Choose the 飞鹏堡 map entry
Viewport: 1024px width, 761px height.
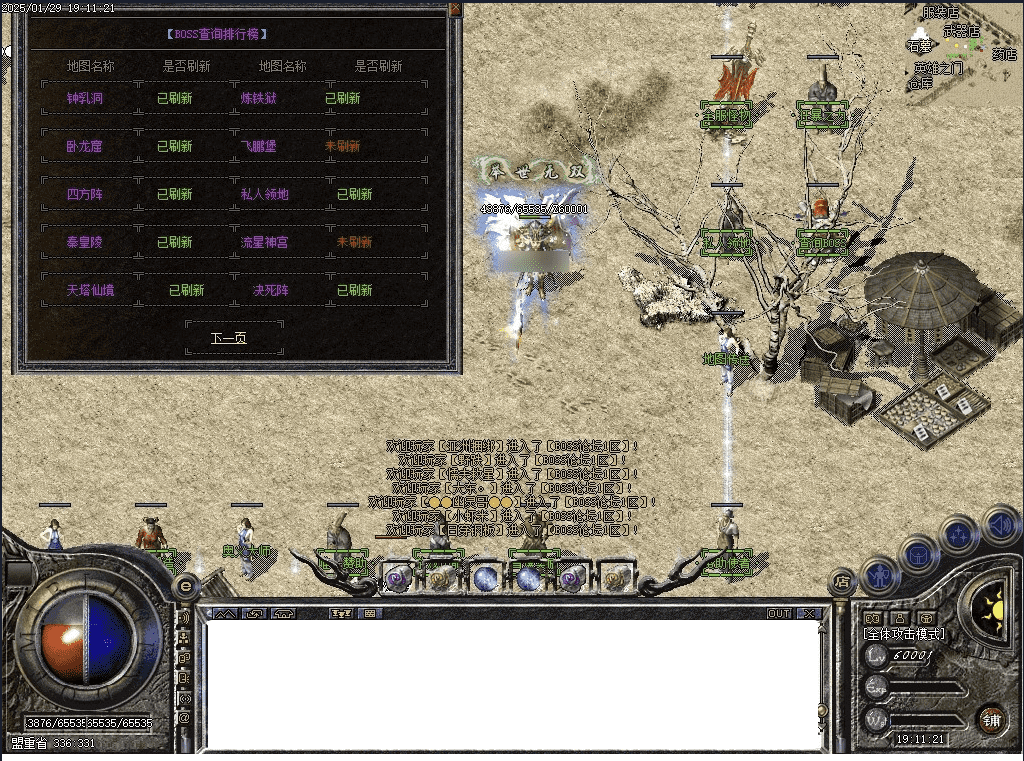tap(258, 146)
